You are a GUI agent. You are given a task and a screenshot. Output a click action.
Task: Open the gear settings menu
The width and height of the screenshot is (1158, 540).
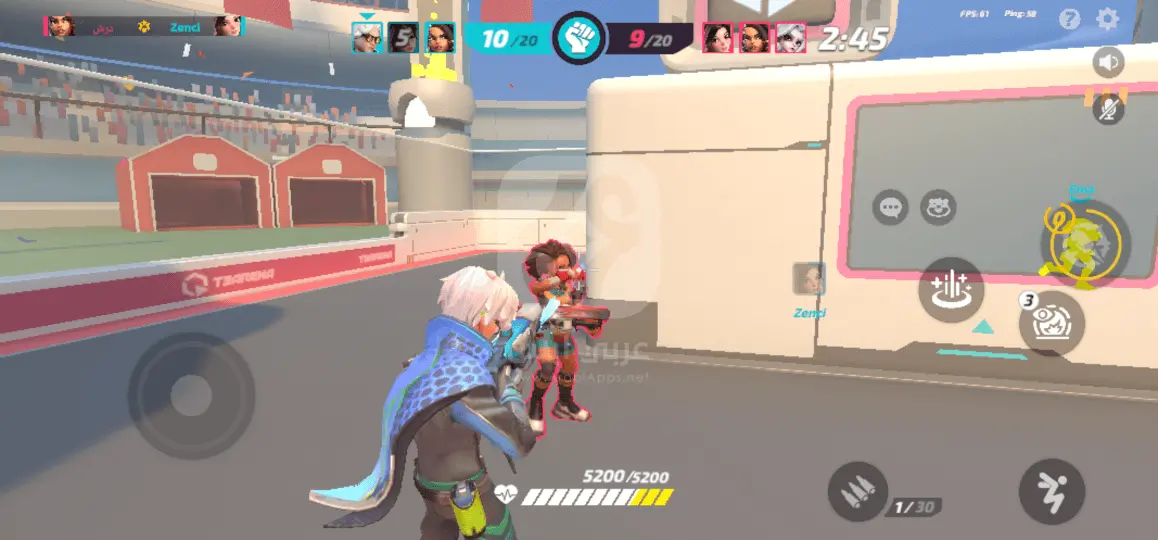[1107, 19]
